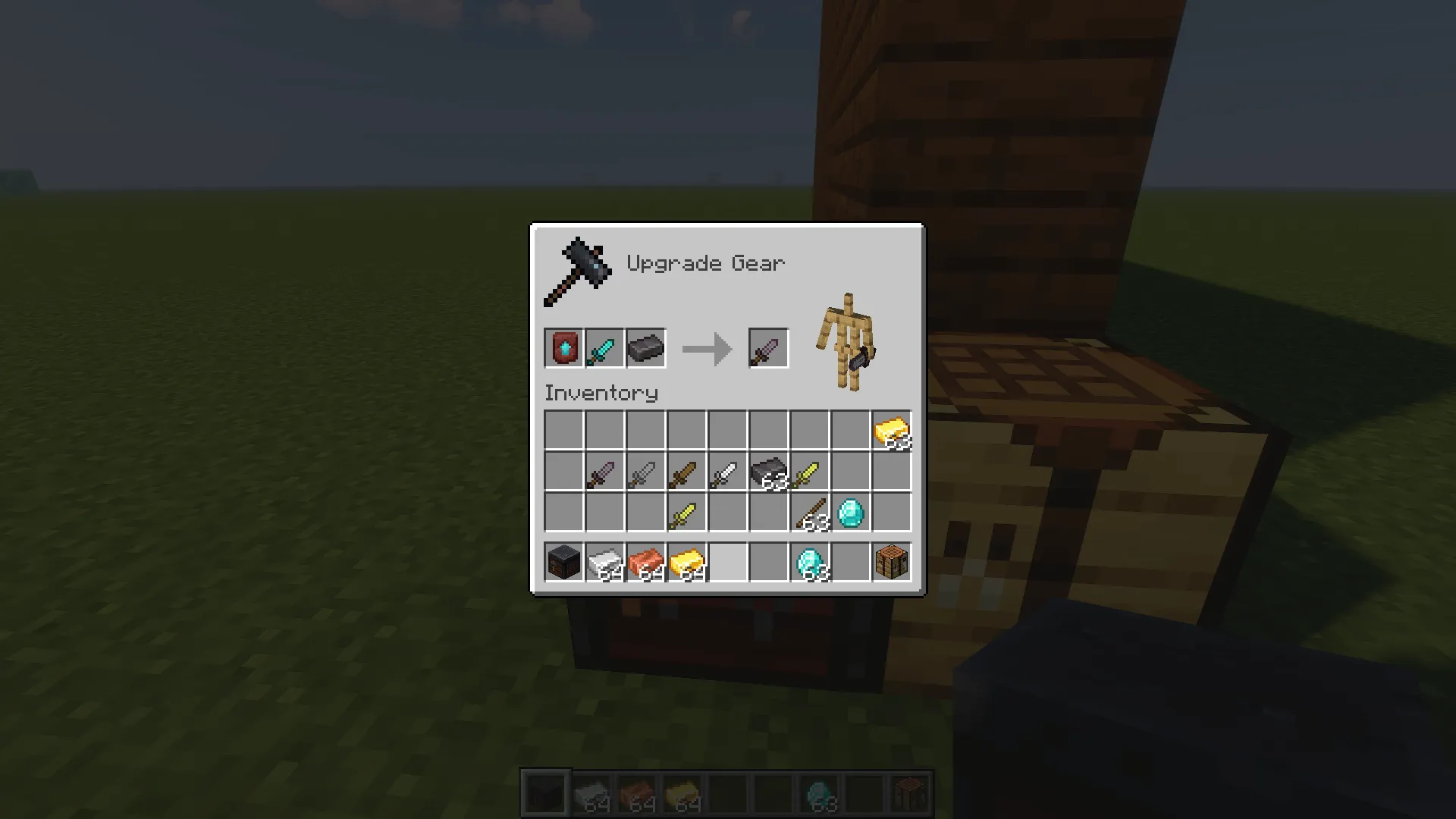
Task: Select the lone diamond in the middle inventory row
Action: click(850, 516)
